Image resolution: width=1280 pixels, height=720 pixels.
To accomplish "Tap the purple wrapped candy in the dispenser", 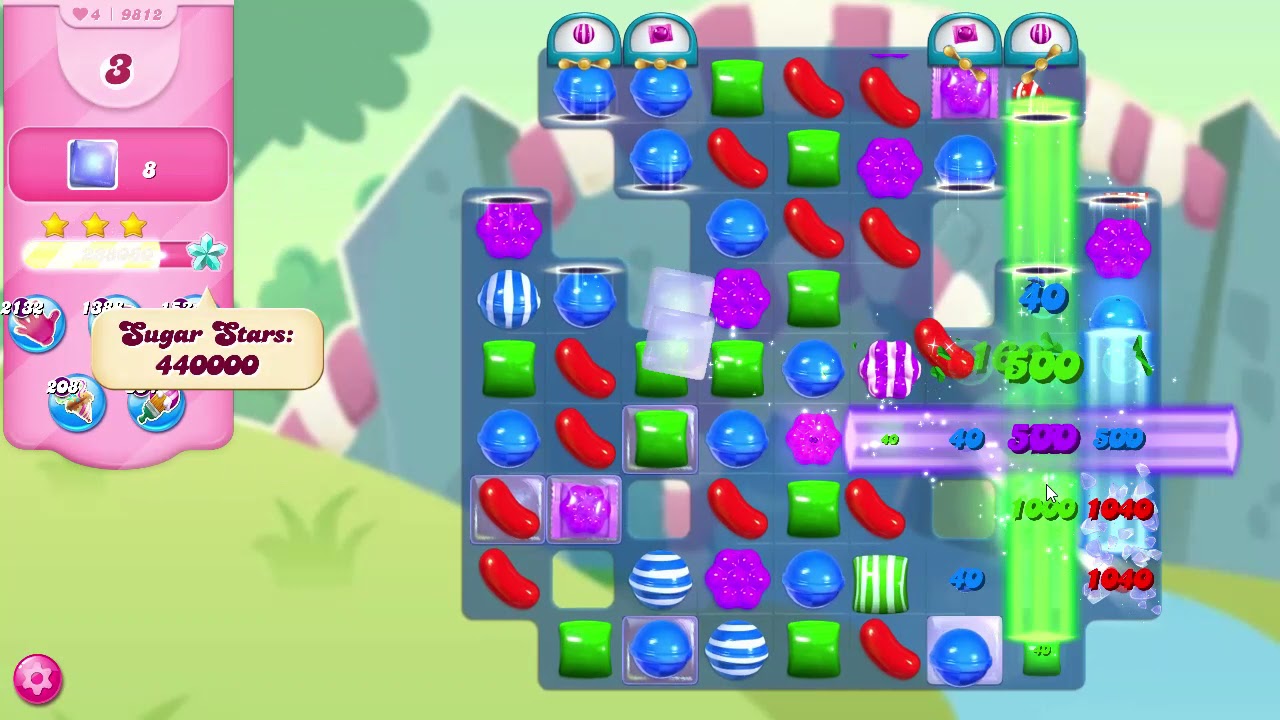I will [x=963, y=90].
